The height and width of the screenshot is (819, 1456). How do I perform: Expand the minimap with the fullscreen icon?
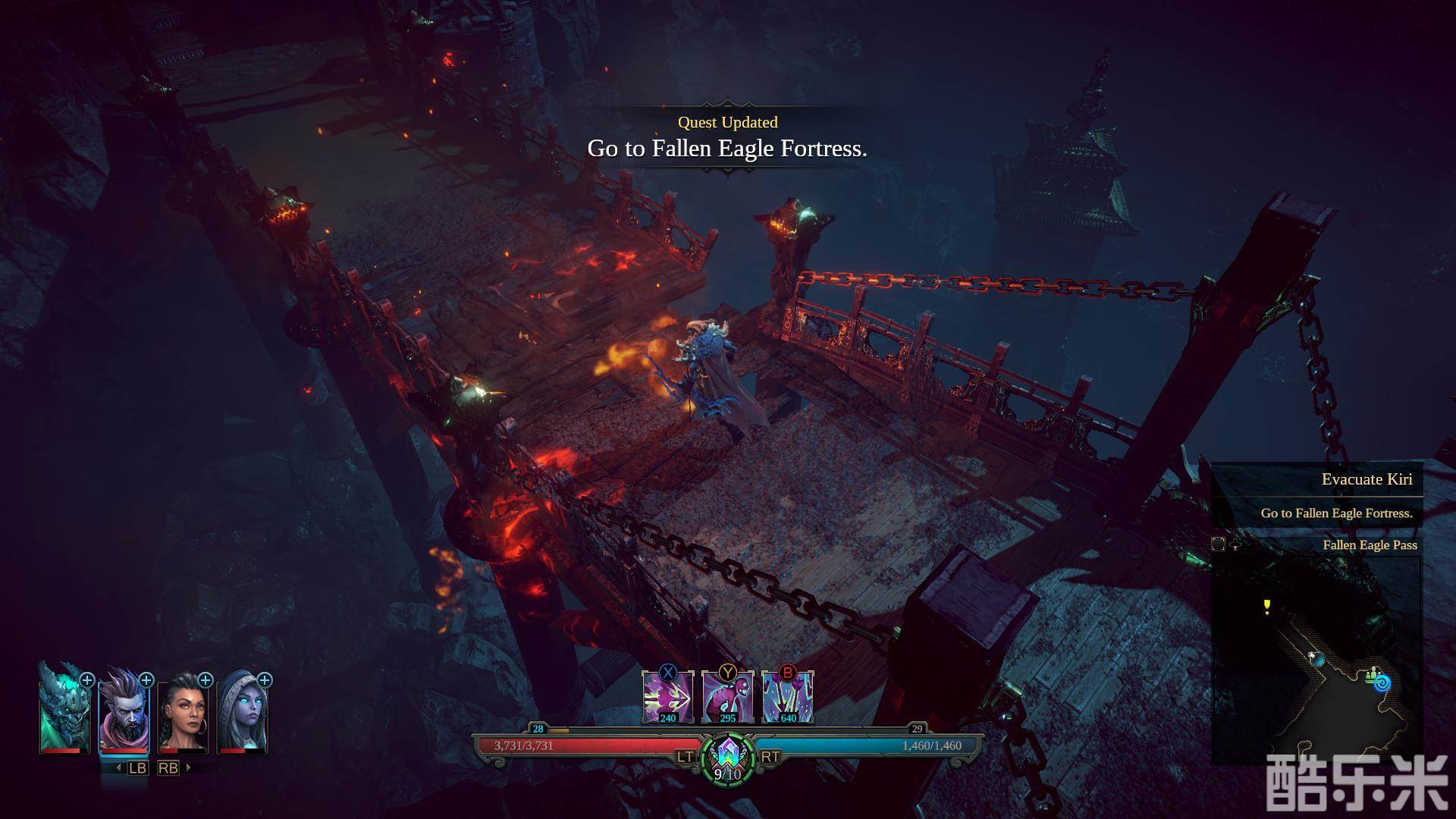[x=1218, y=544]
